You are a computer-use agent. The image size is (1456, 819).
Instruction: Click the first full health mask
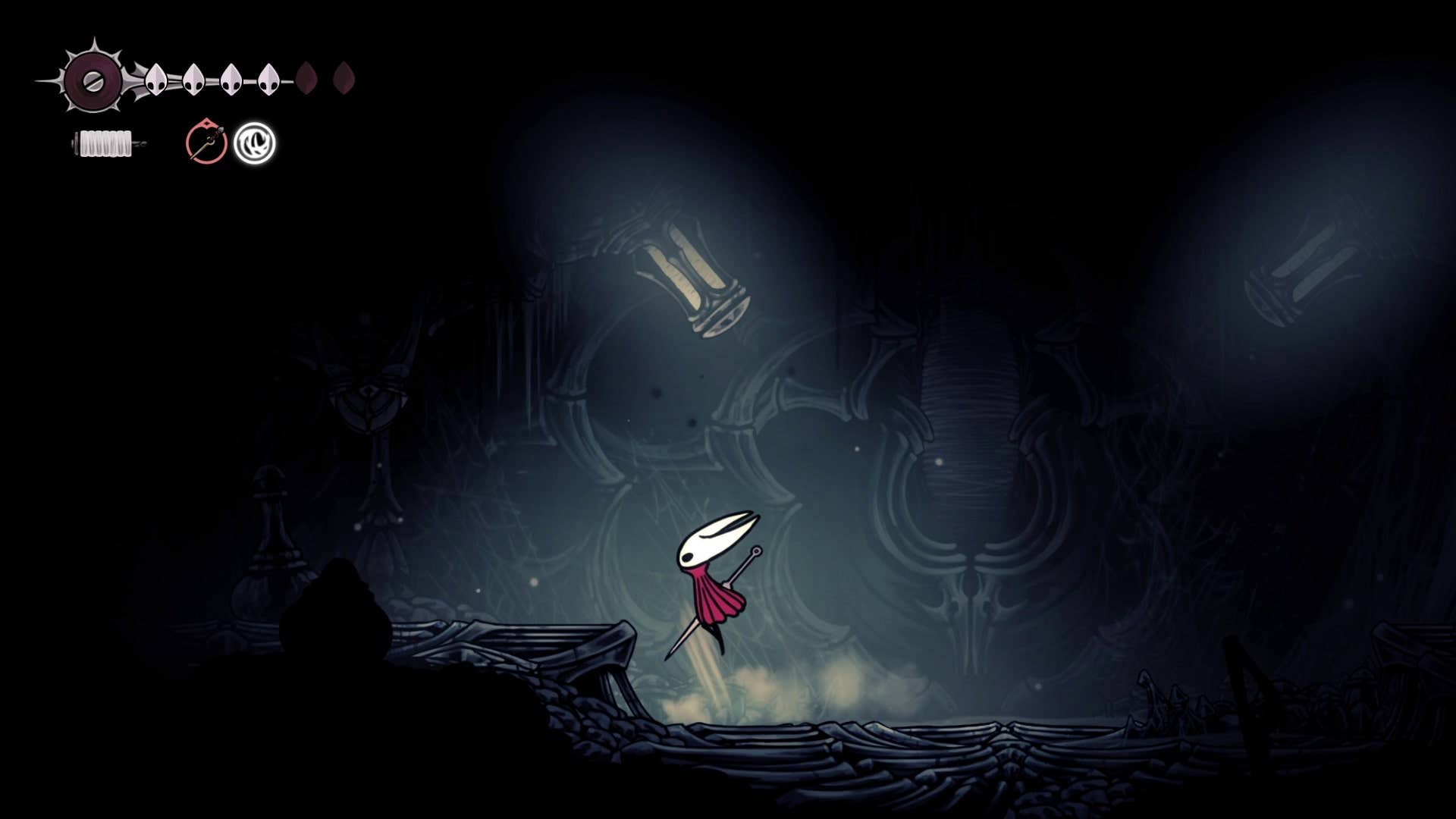pyautogui.click(x=156, y=77)
